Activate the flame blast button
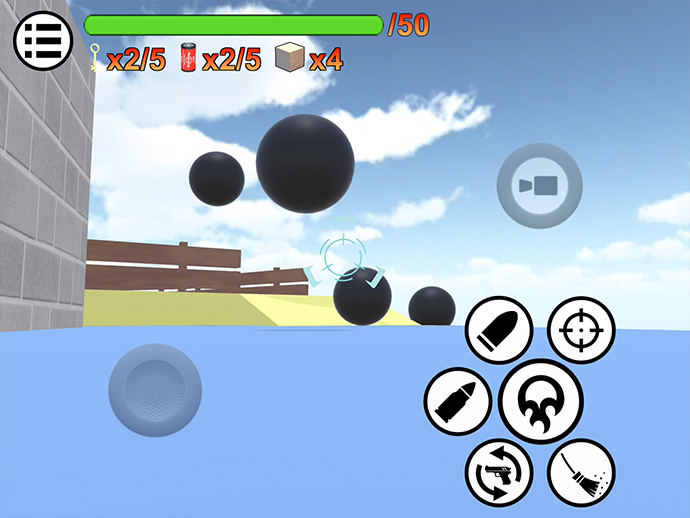 pos(541,400)
